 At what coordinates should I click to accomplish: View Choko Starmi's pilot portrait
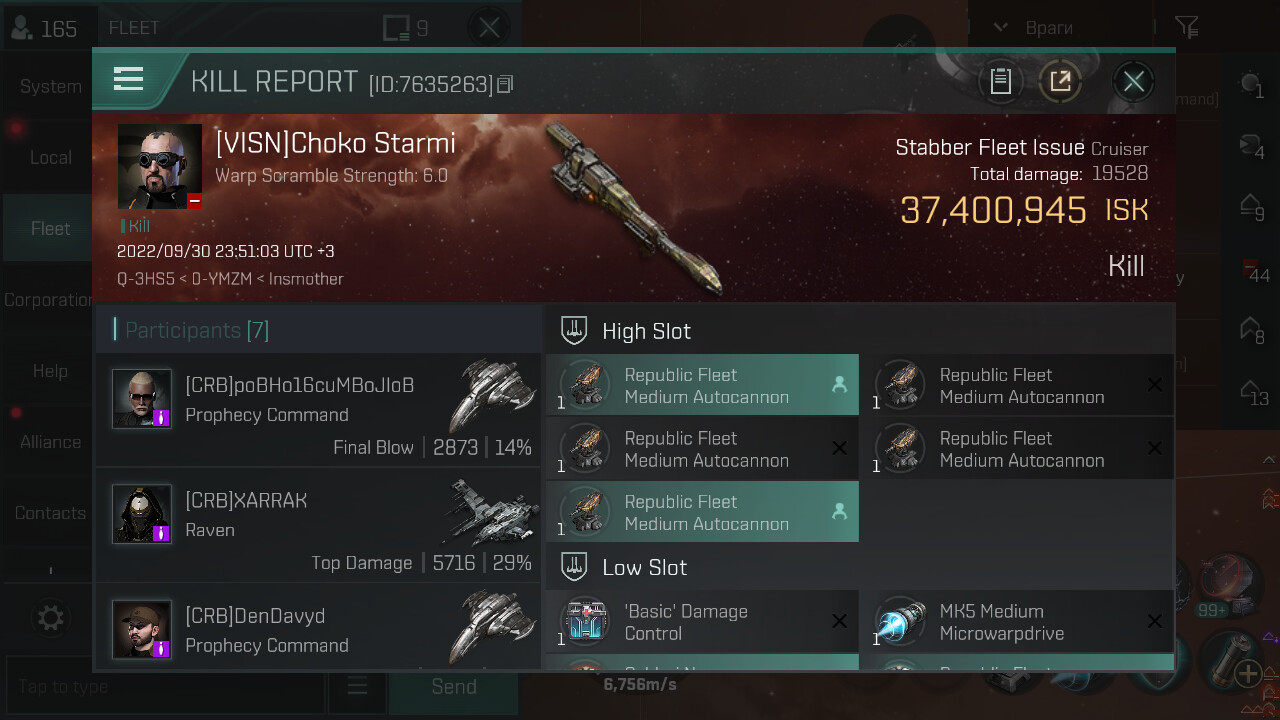tap(160, 166)
